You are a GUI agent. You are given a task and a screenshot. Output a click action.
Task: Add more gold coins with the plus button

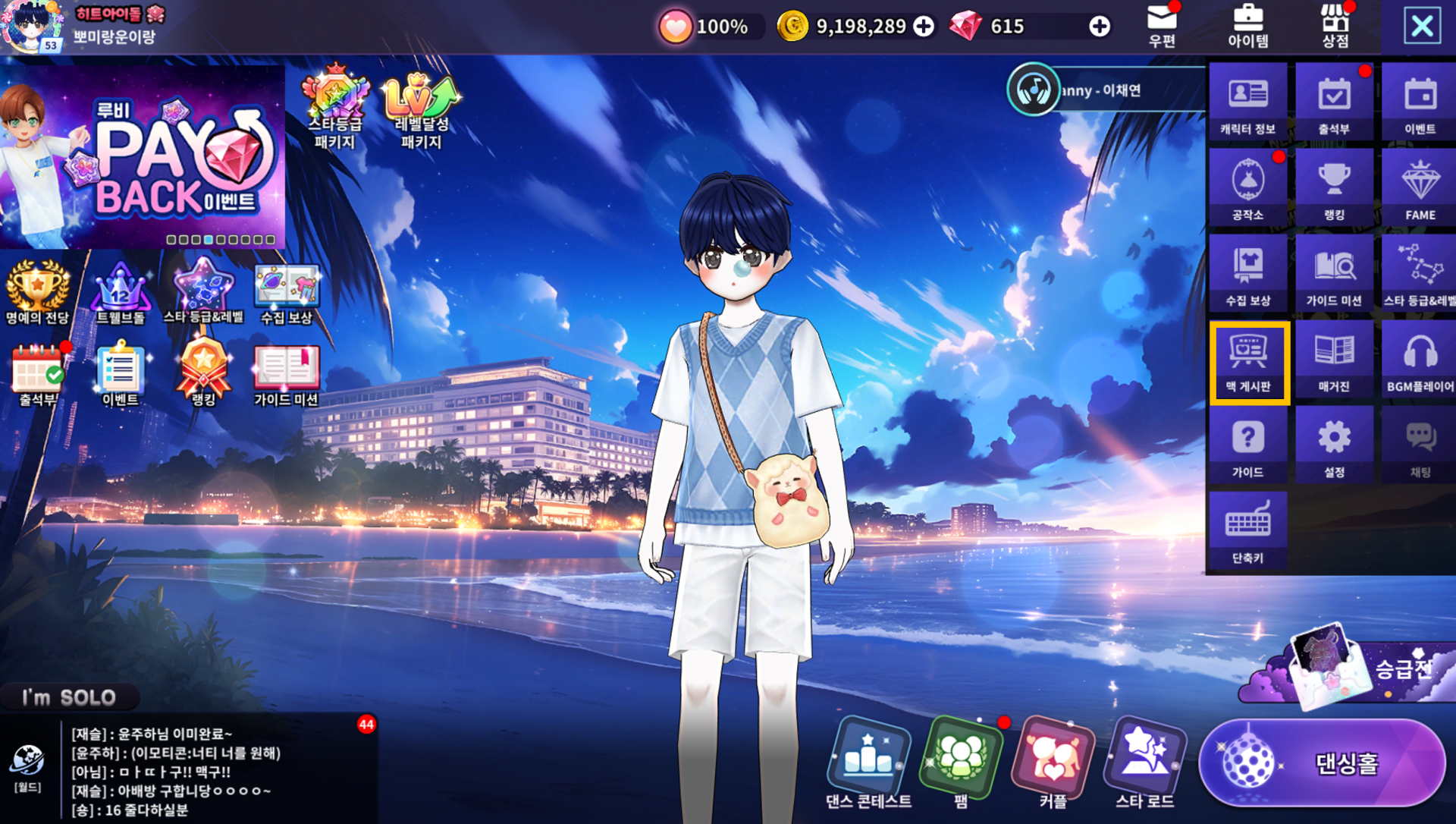click(x=924, y=27)
